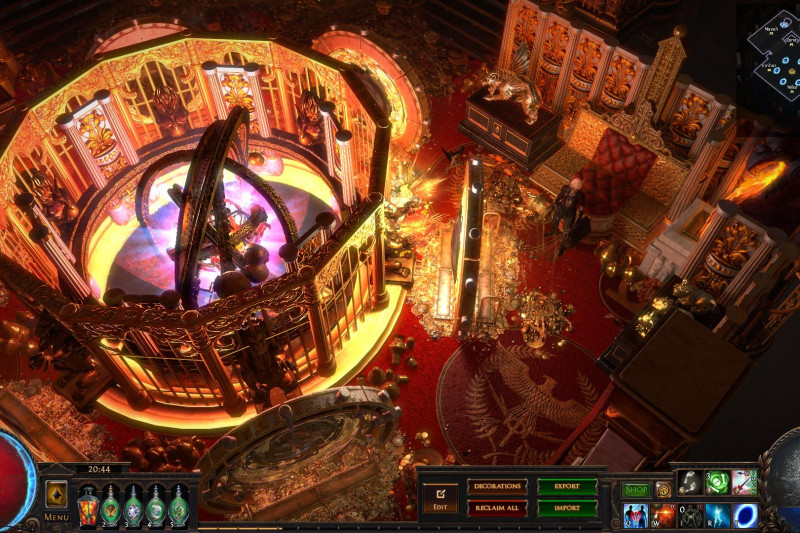Viewport: 800px width, 533px height.
Task: Activate the green swirl skill icon
Action: tap(717, 482)
